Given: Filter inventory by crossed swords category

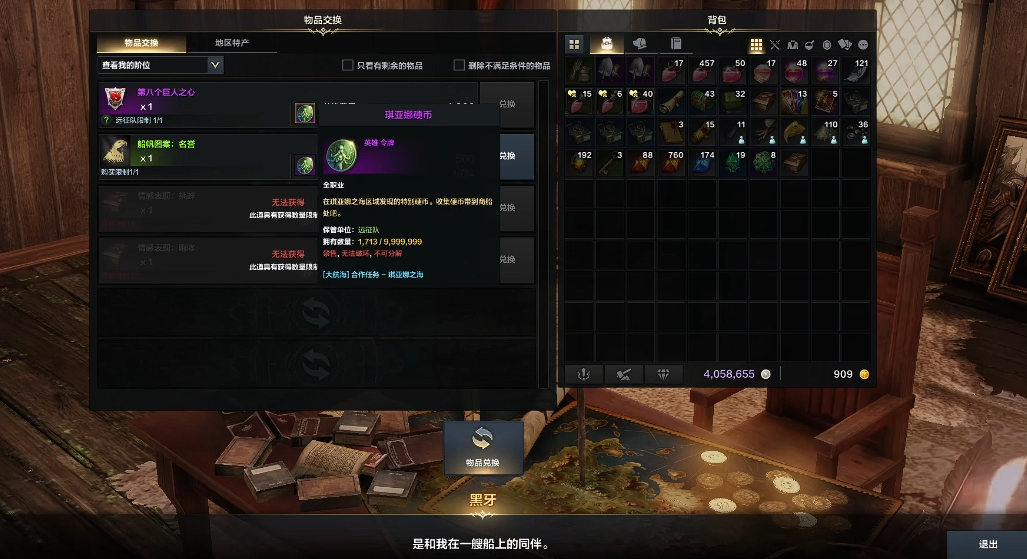Looking at the screenshot, I should (774, 45).
